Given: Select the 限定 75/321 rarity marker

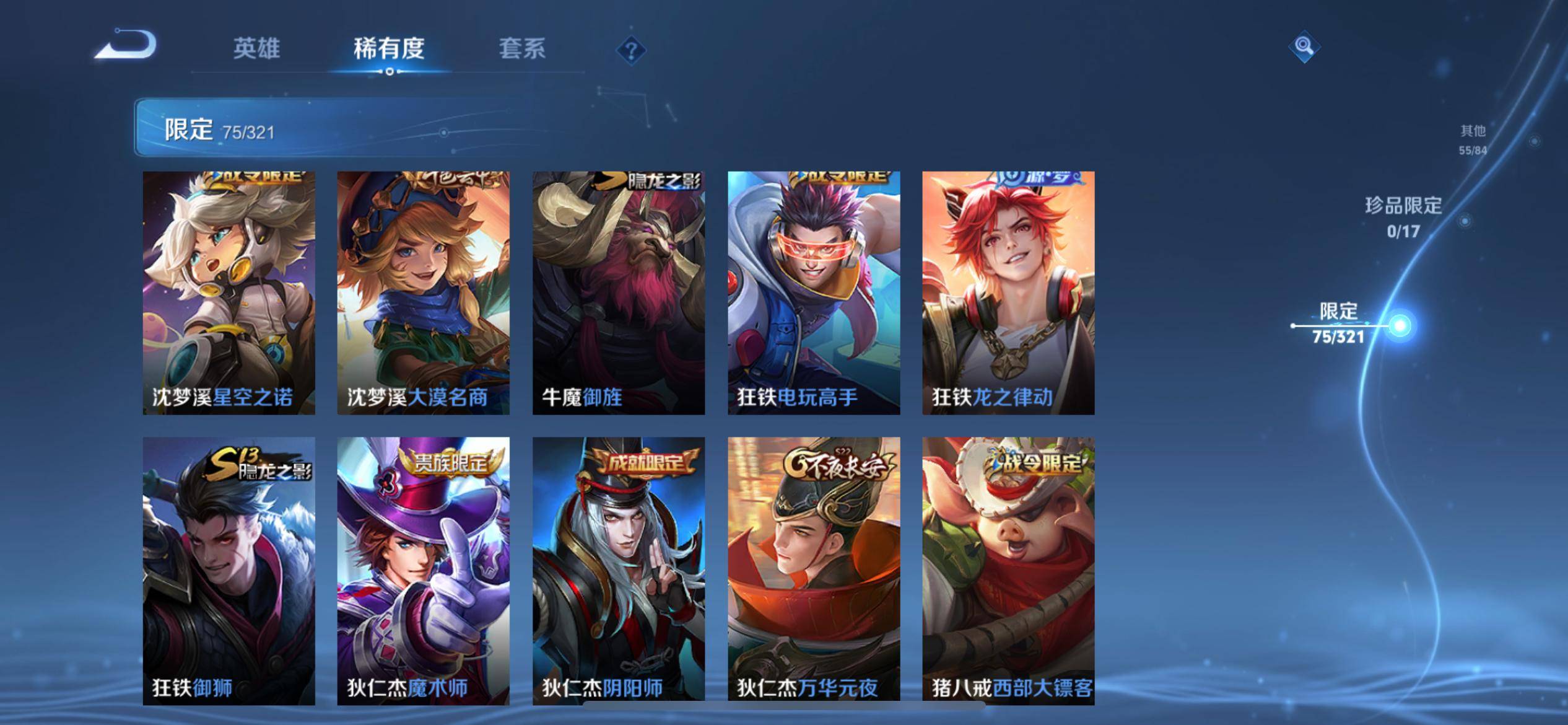Looking at the screenshot, I should point(1339,323).
